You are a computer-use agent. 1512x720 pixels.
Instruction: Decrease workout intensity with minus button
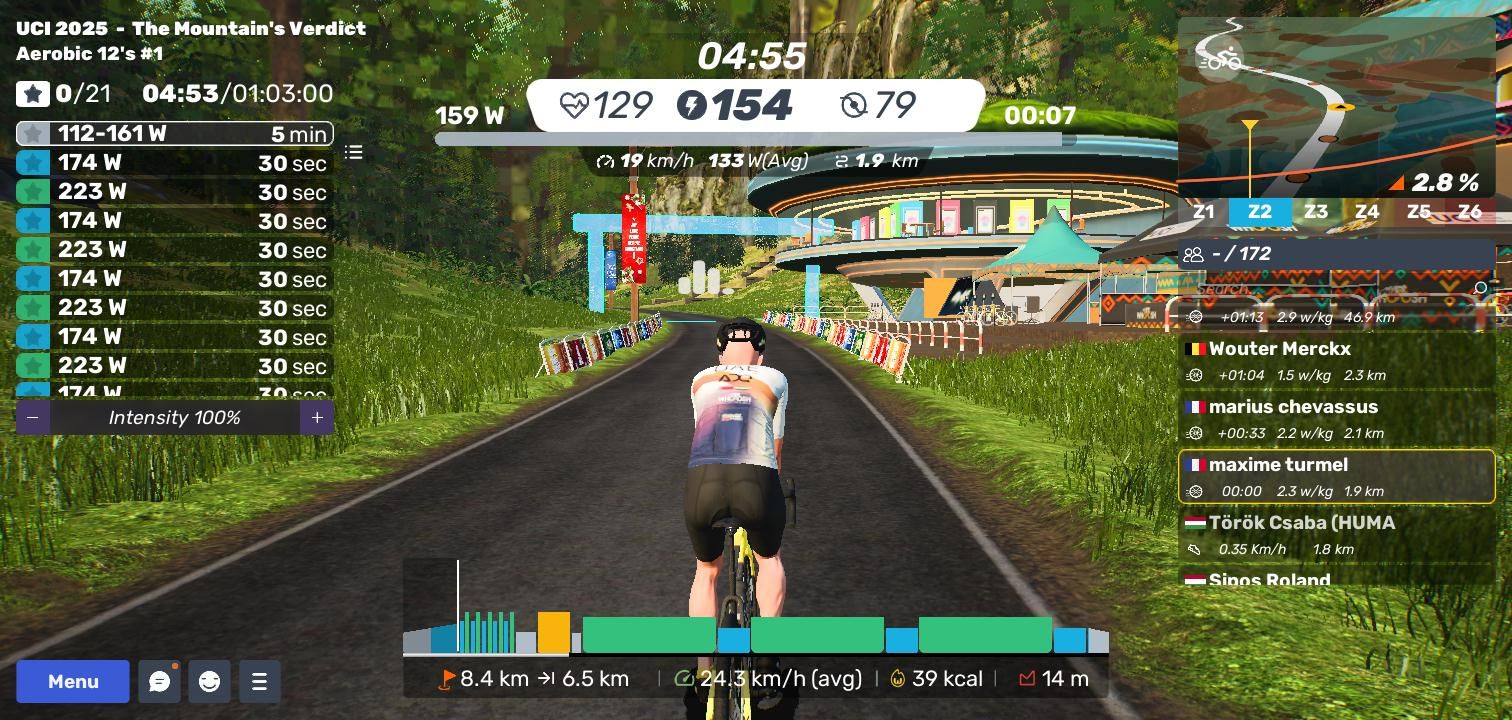point(33,417)
